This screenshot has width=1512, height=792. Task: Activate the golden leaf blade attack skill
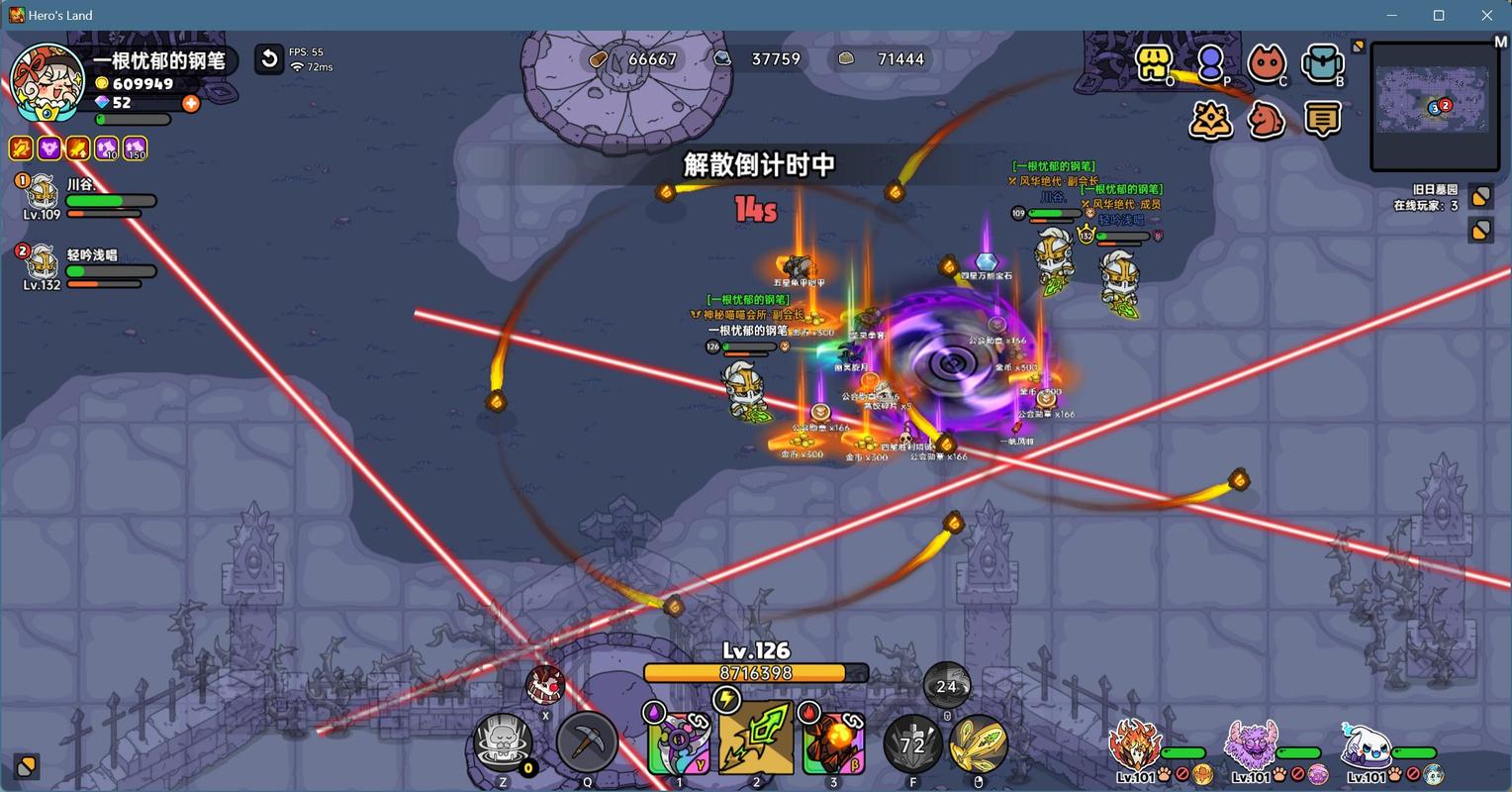coord(979,743)
